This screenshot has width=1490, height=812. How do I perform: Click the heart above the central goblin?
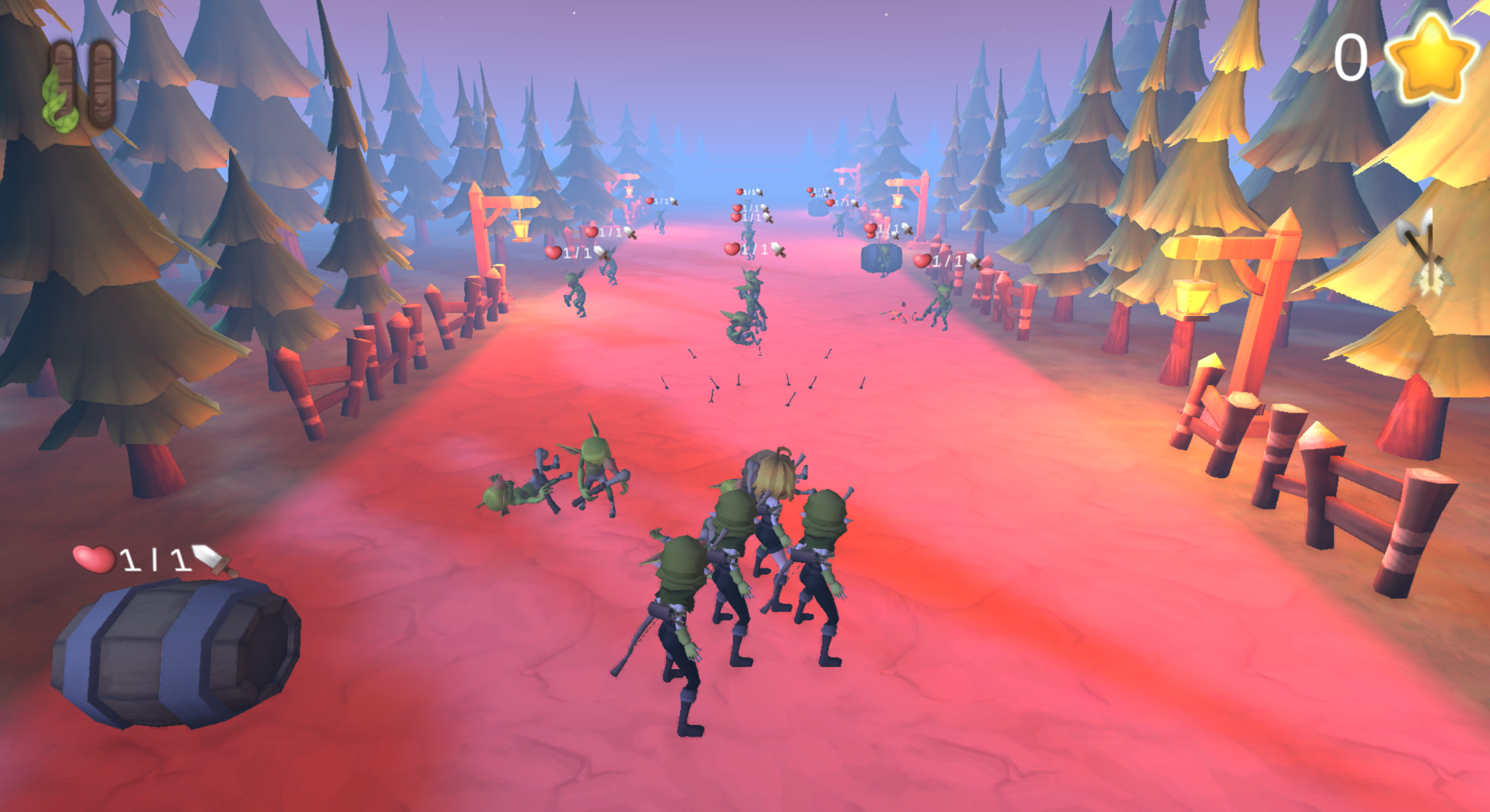pos(731,248)
